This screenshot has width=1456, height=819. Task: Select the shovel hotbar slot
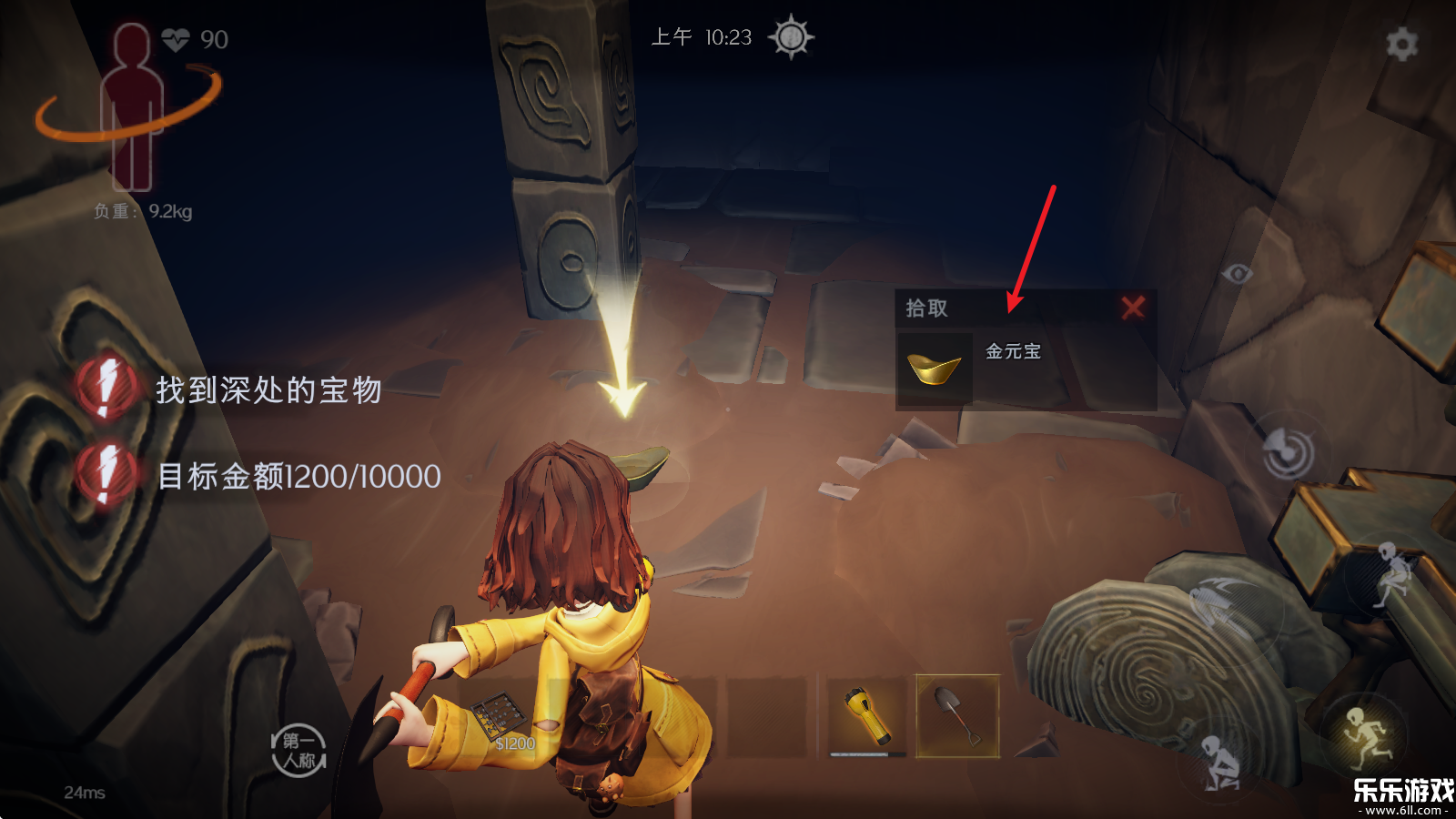(957, 716)
